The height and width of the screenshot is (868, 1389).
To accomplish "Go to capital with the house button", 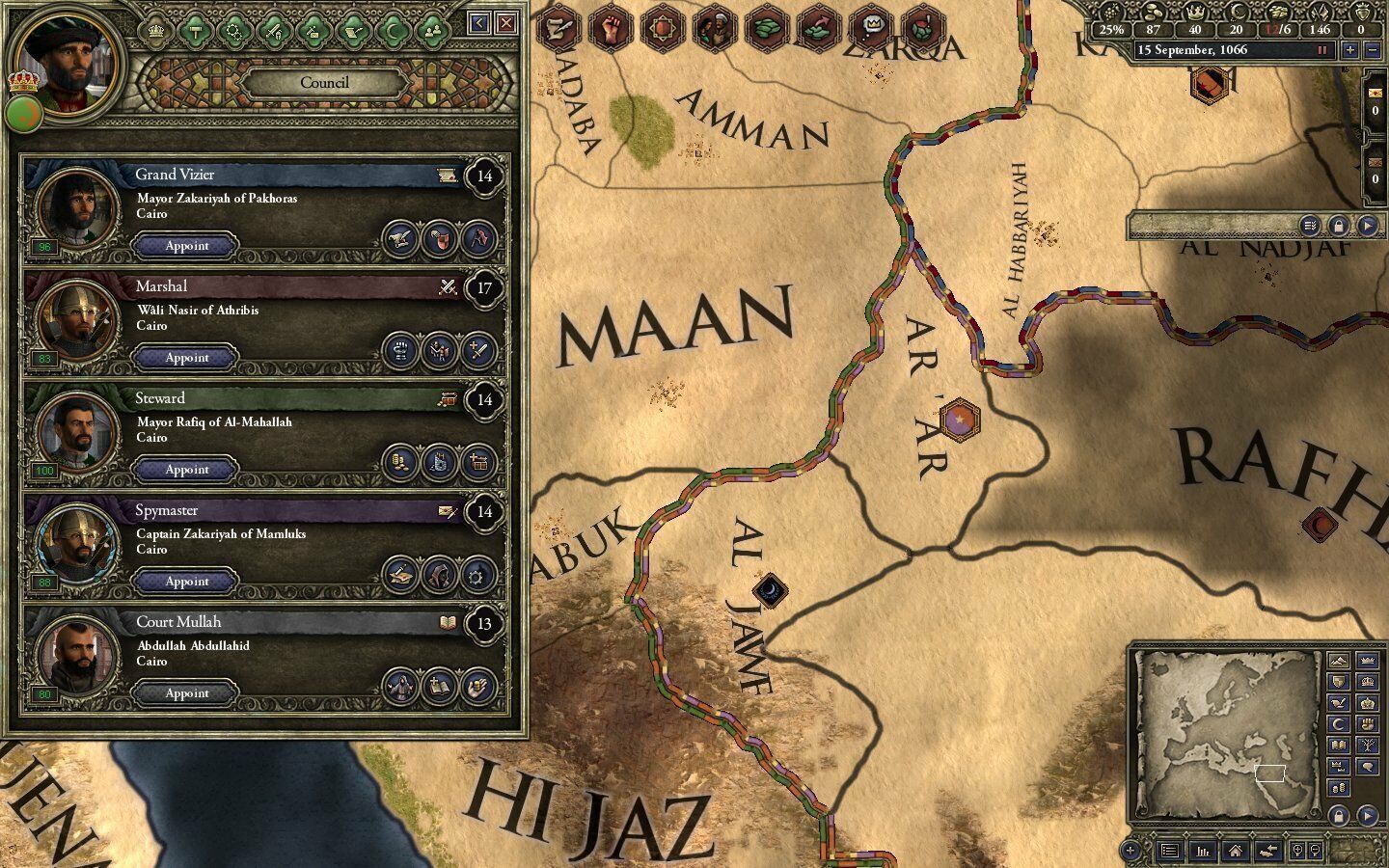I will click(x=1235, y=851).
